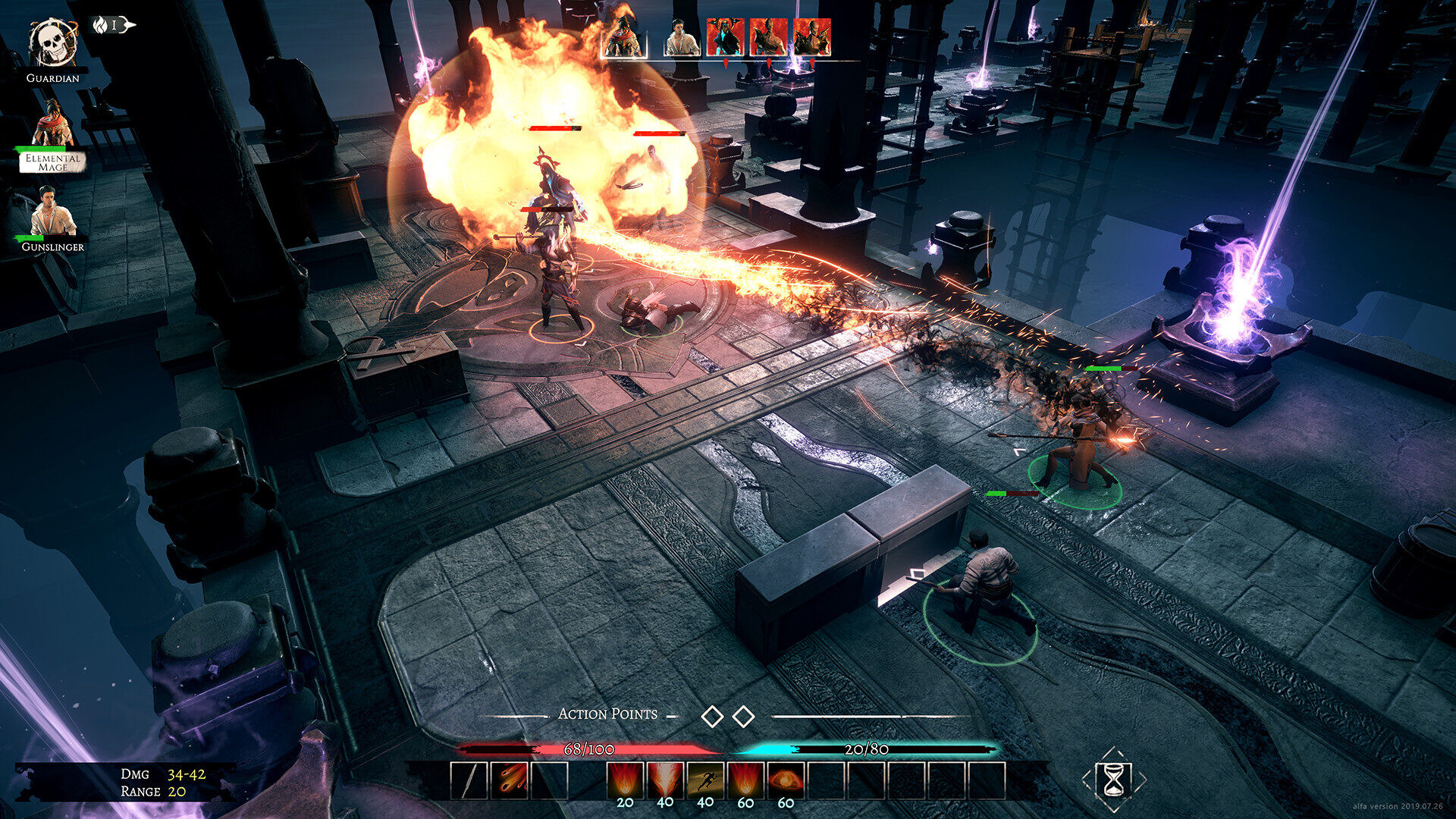Select the mage portrait in the turn order
1456x819 pixels.
point(623,38)
